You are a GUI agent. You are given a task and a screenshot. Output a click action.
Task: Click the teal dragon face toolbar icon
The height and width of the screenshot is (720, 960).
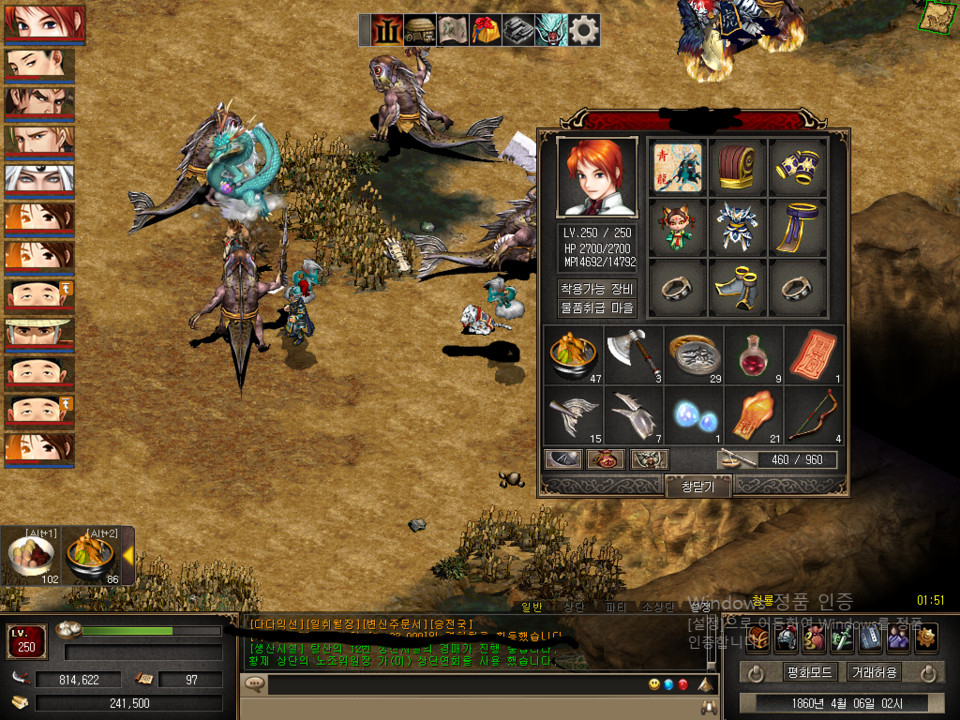[x=551, y=30]
